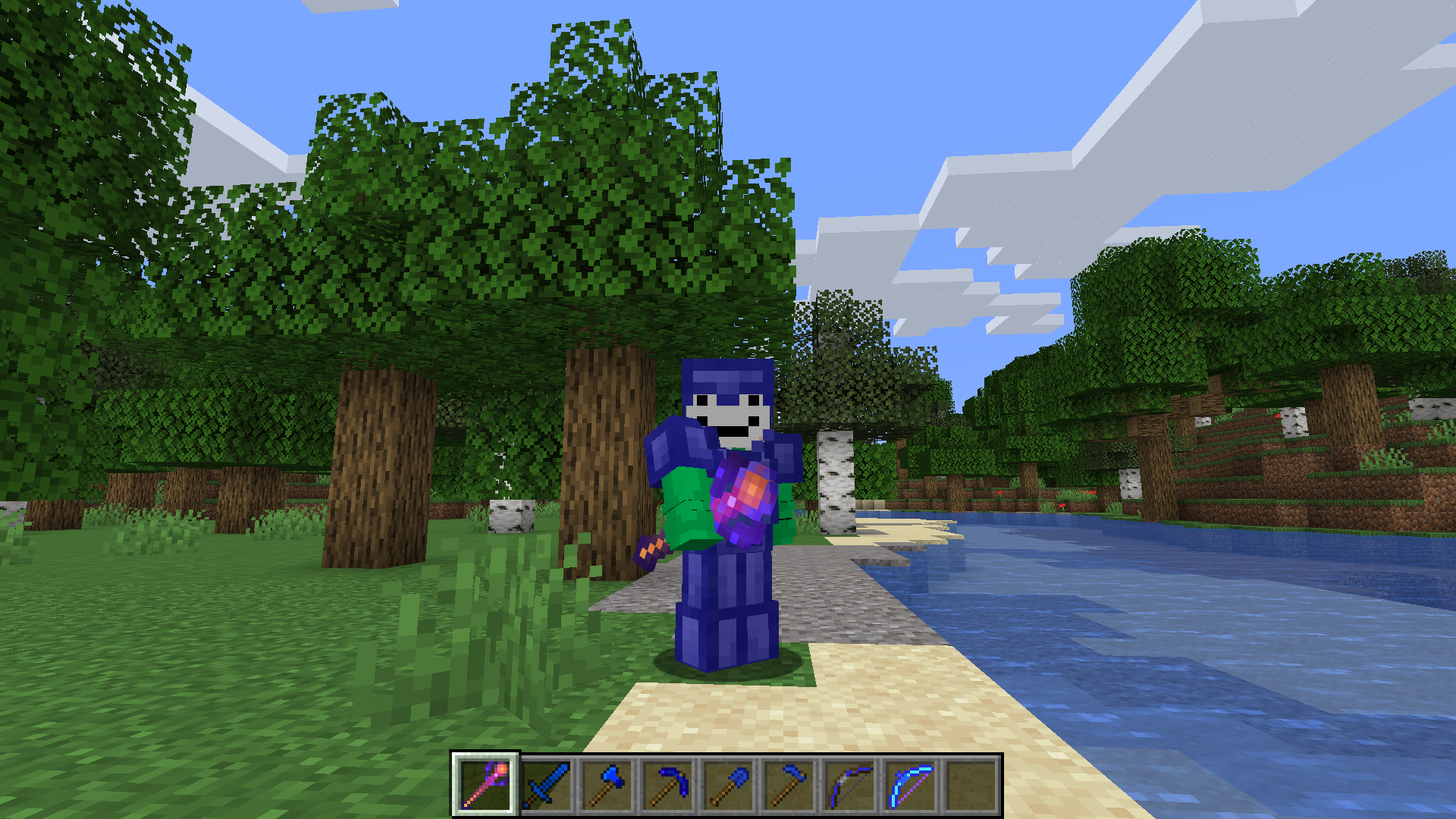Click the player's helmet
This screenshot has height=819, width=1456.
click(x=728, y=375)
